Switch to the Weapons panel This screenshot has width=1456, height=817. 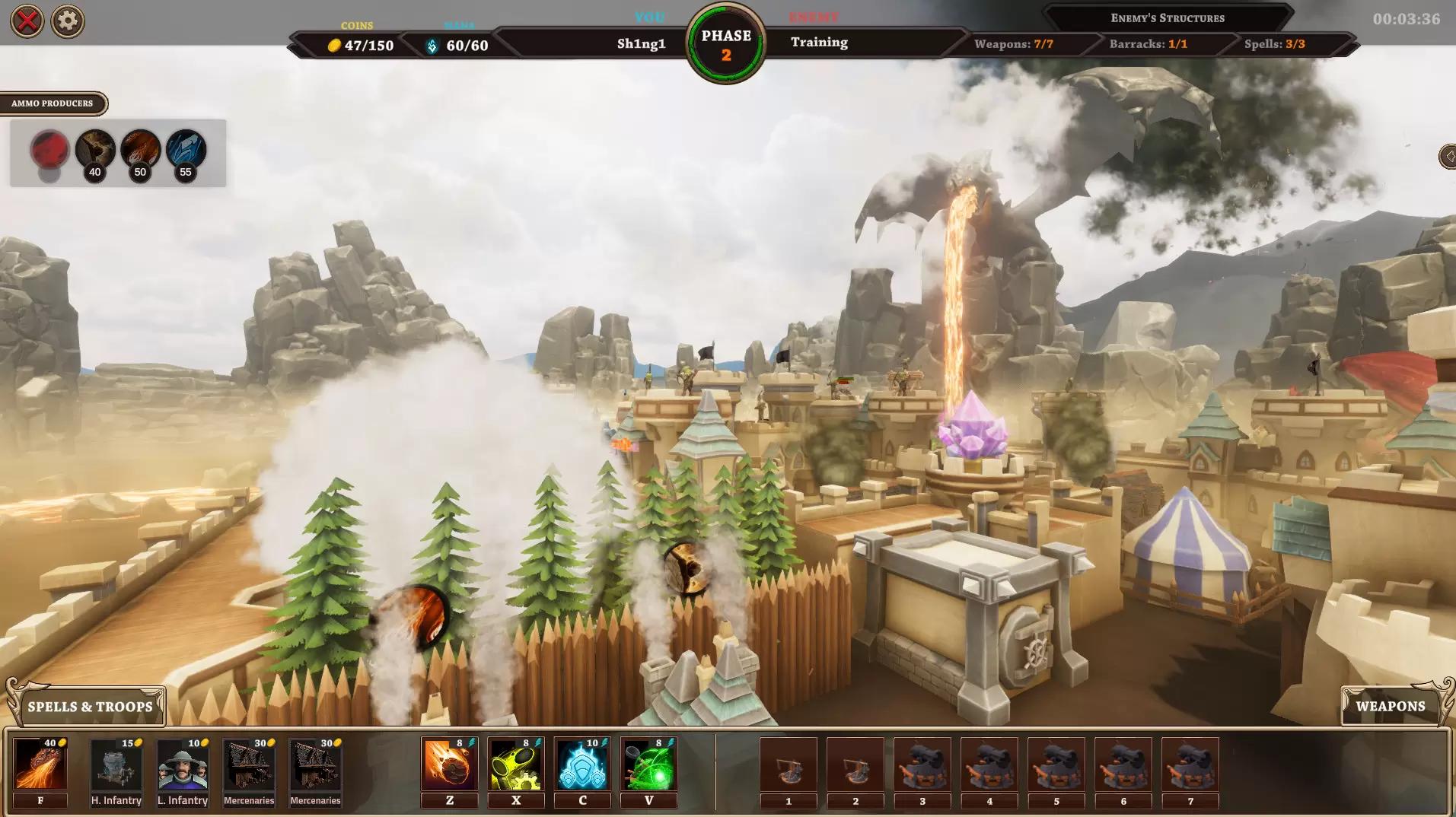click(x=1390, y=707)
